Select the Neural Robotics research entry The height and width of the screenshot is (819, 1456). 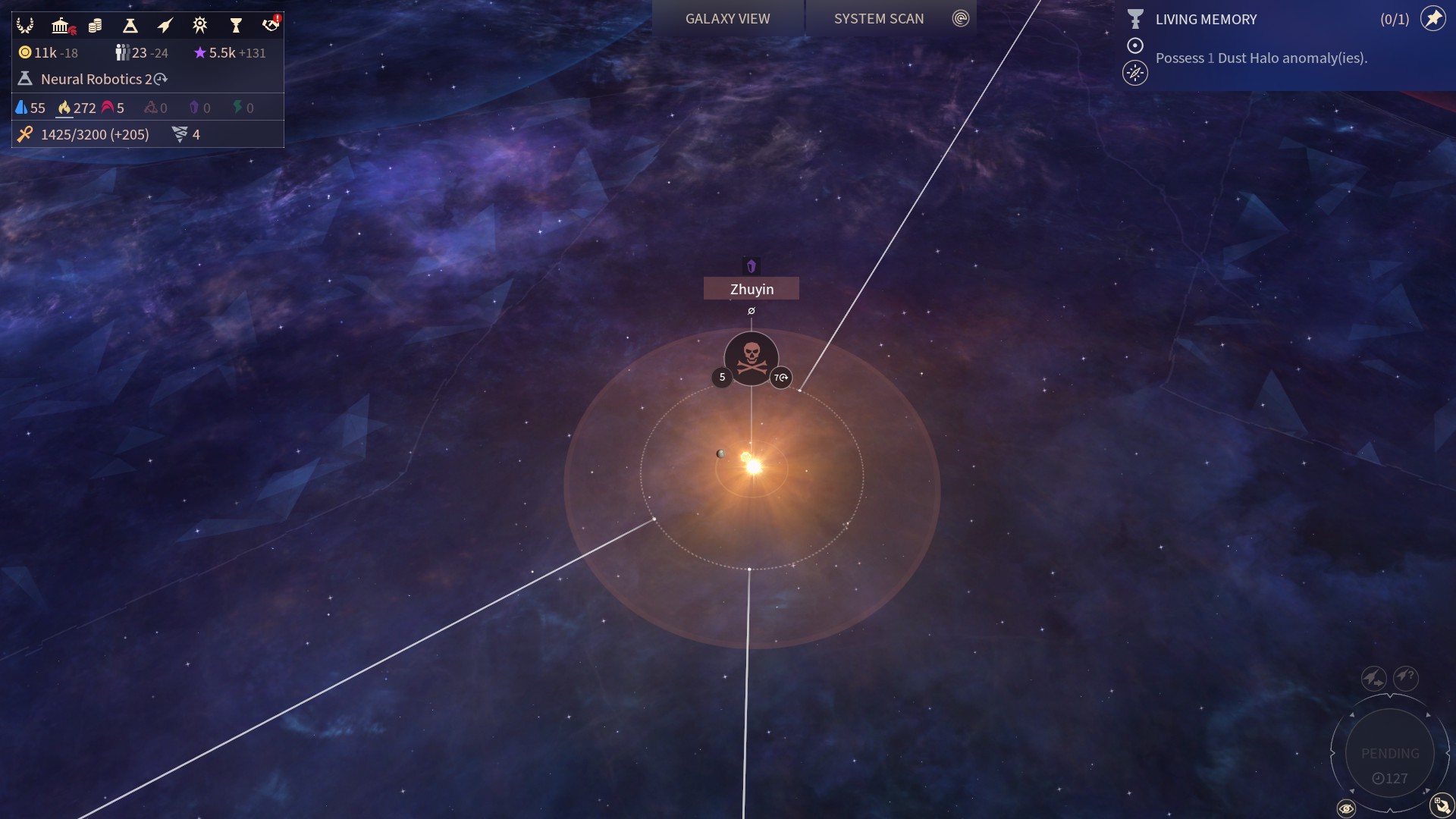[x=96, y=79]
